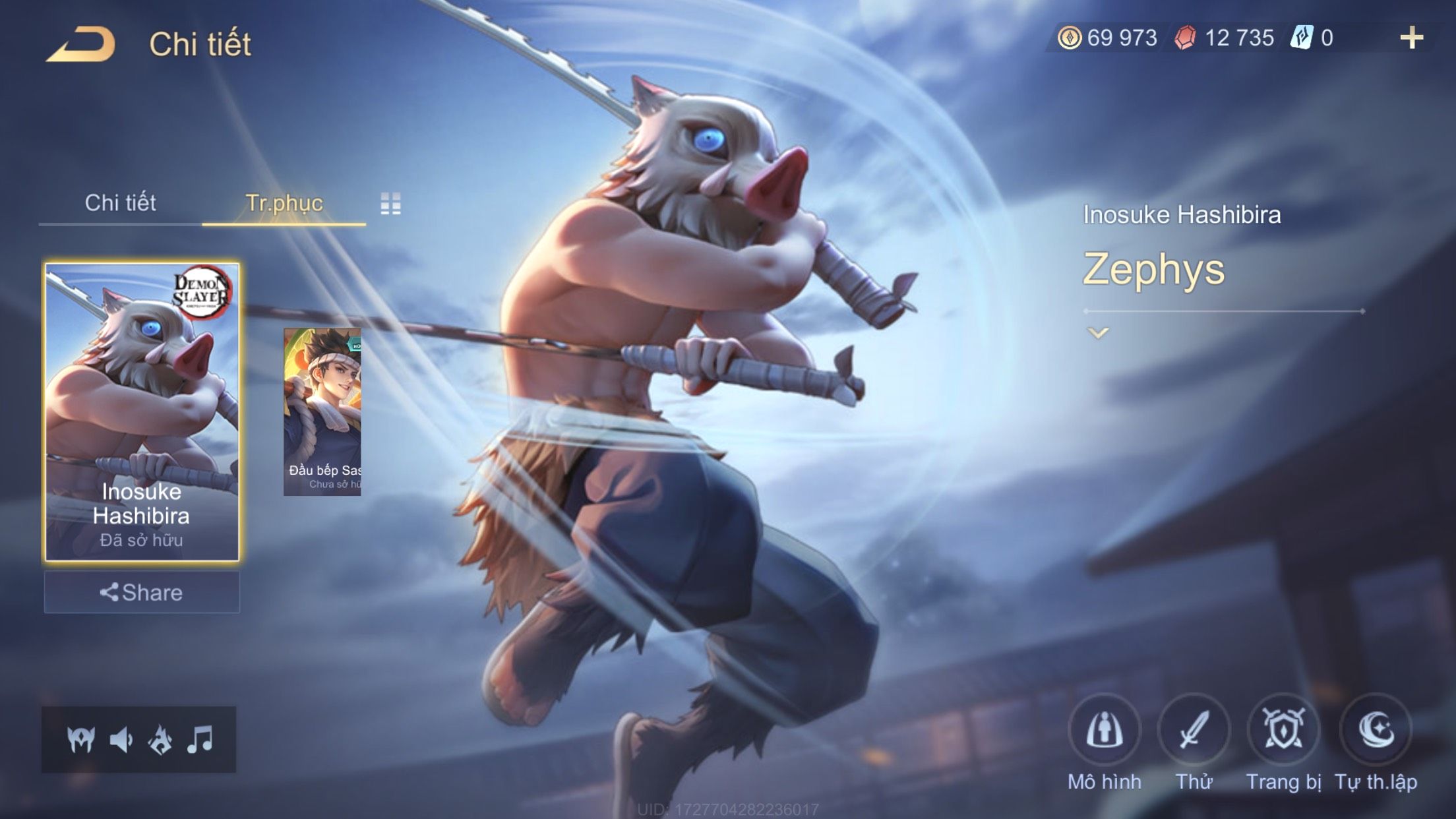Click the flame effect icon

(160, 740)
